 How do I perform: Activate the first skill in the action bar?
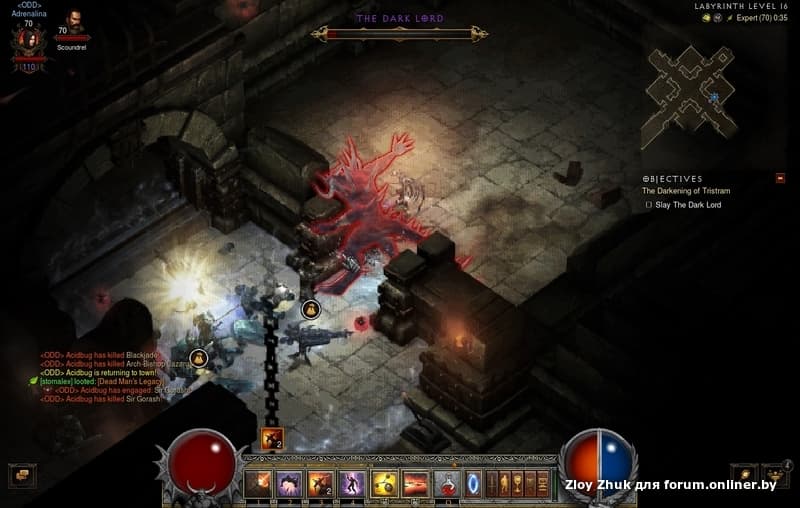(x=257, y=483)
